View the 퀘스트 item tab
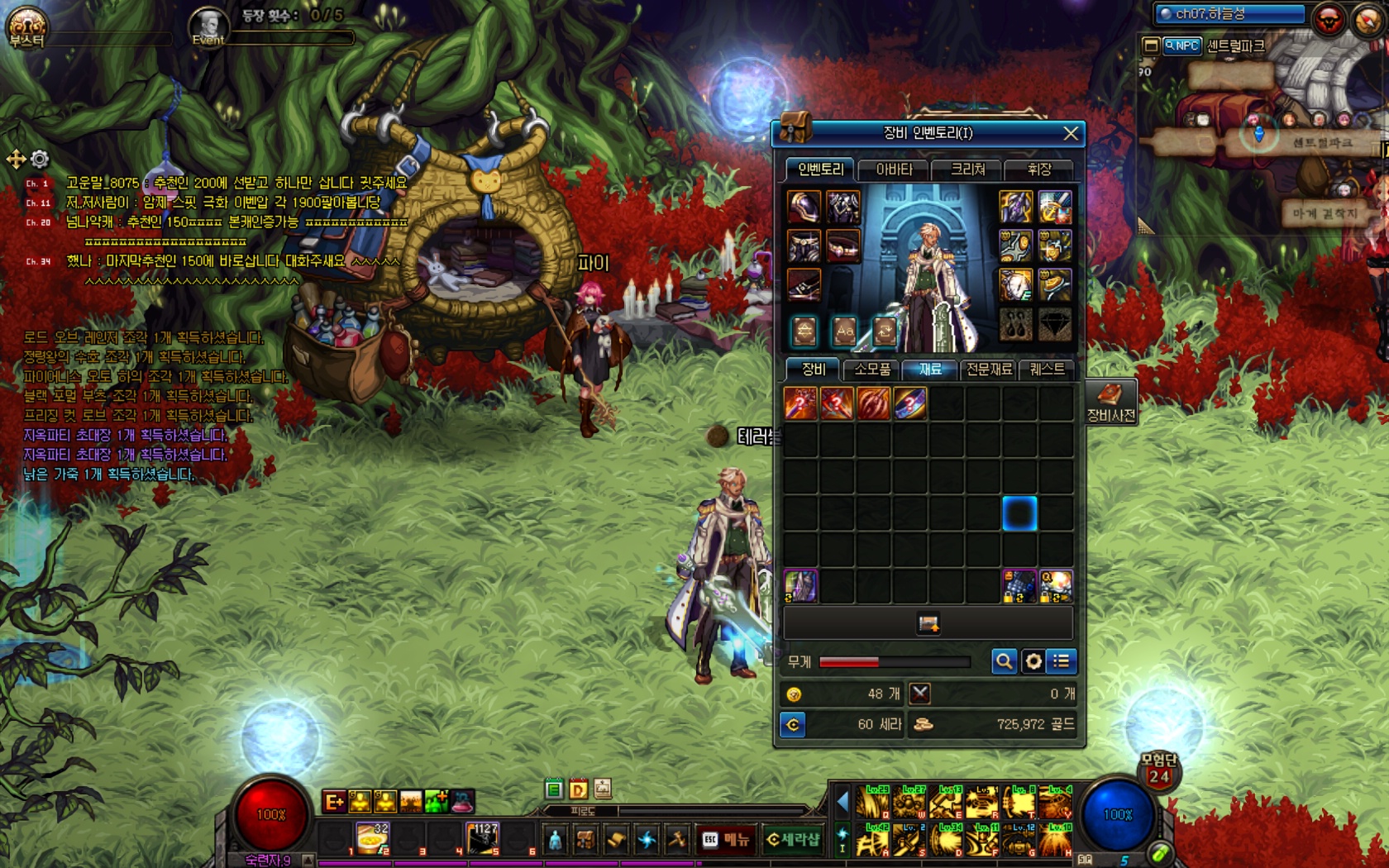1389x868 pixels. 1047,370
